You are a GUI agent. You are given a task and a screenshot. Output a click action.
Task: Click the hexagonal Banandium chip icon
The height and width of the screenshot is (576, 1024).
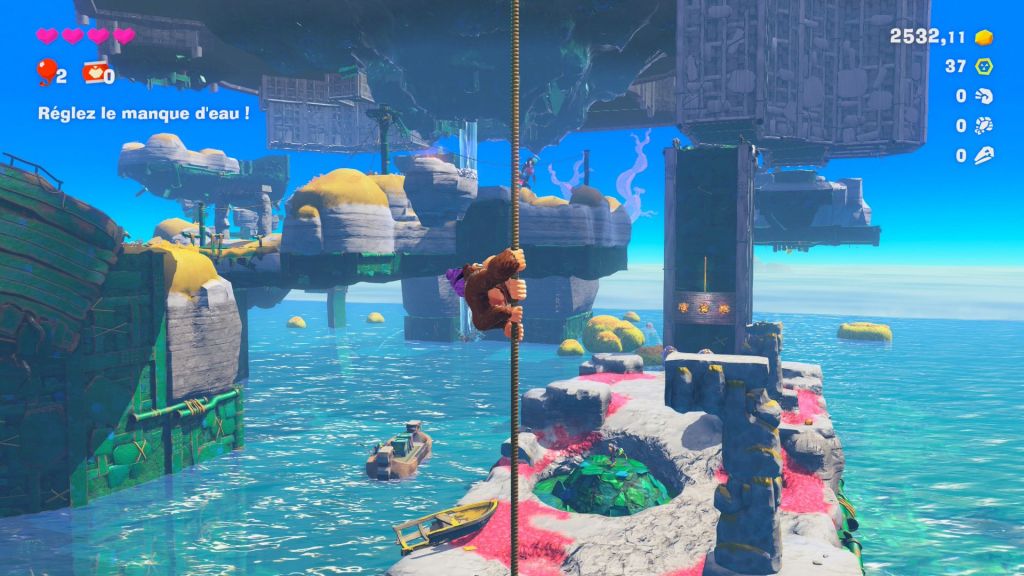click(x=985, y=66)
